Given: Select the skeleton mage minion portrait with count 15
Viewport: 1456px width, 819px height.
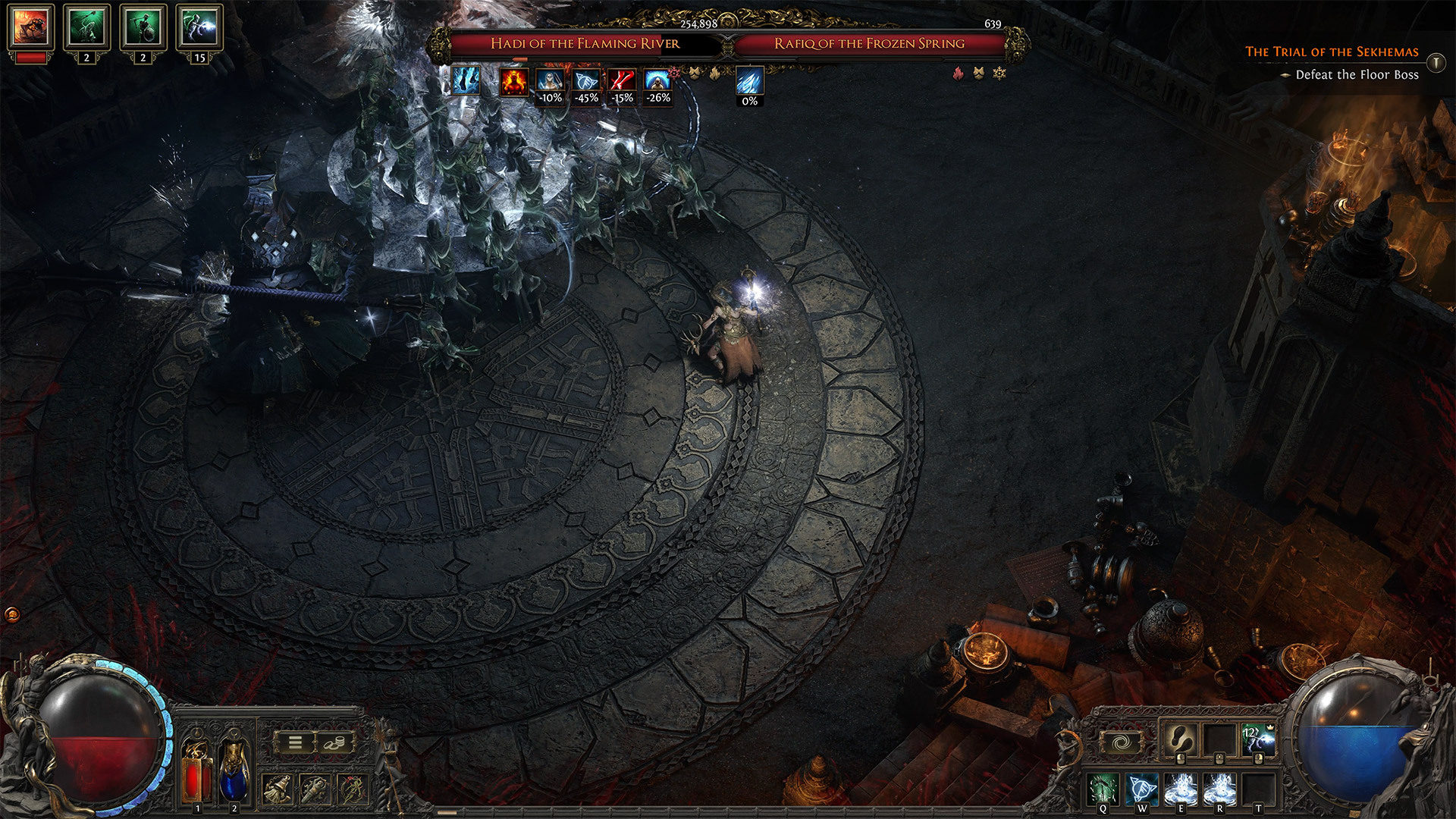Looking at the screenshot, I should click(199, 27).
